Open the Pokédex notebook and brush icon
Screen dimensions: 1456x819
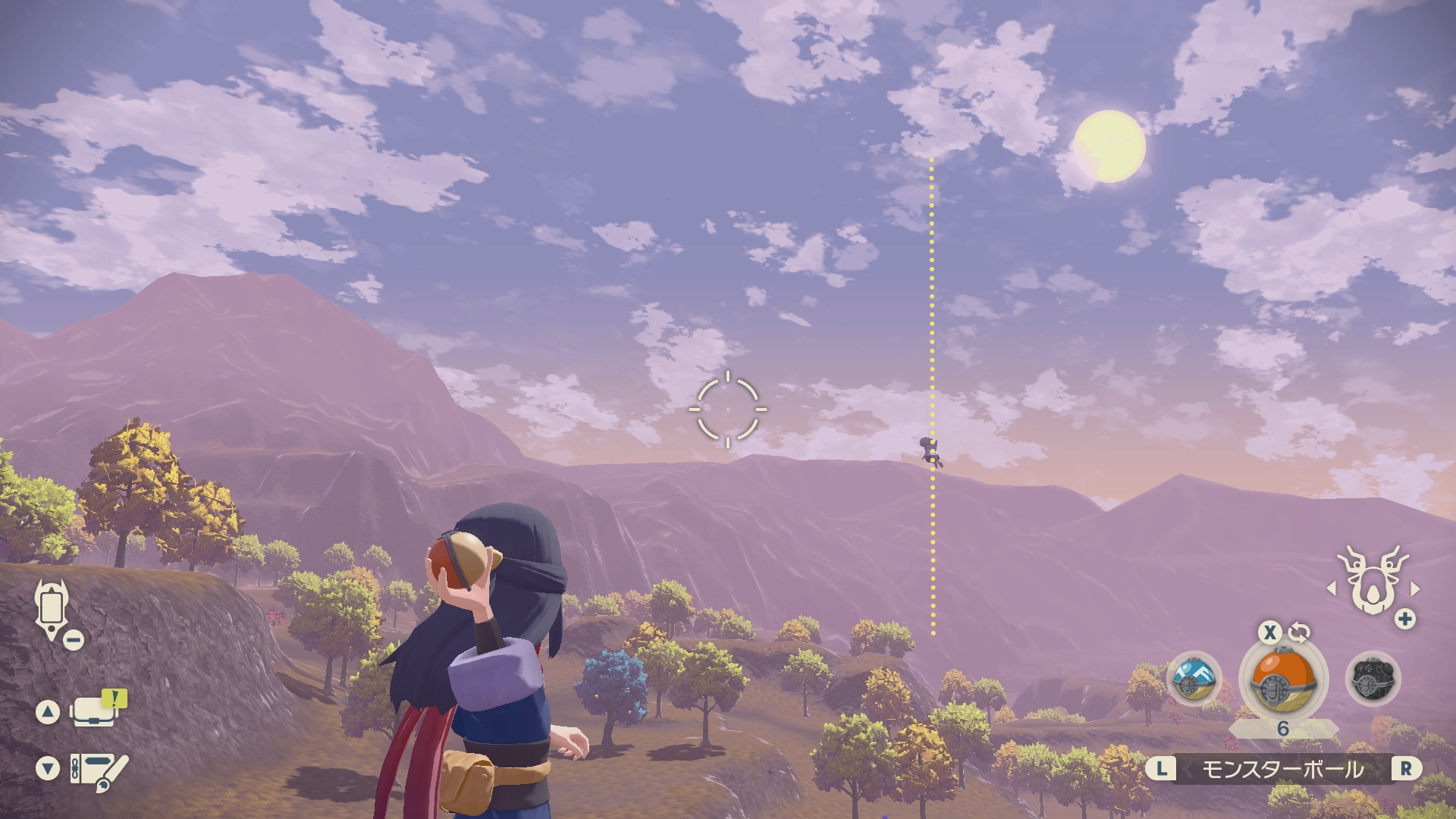pos(99,769)
